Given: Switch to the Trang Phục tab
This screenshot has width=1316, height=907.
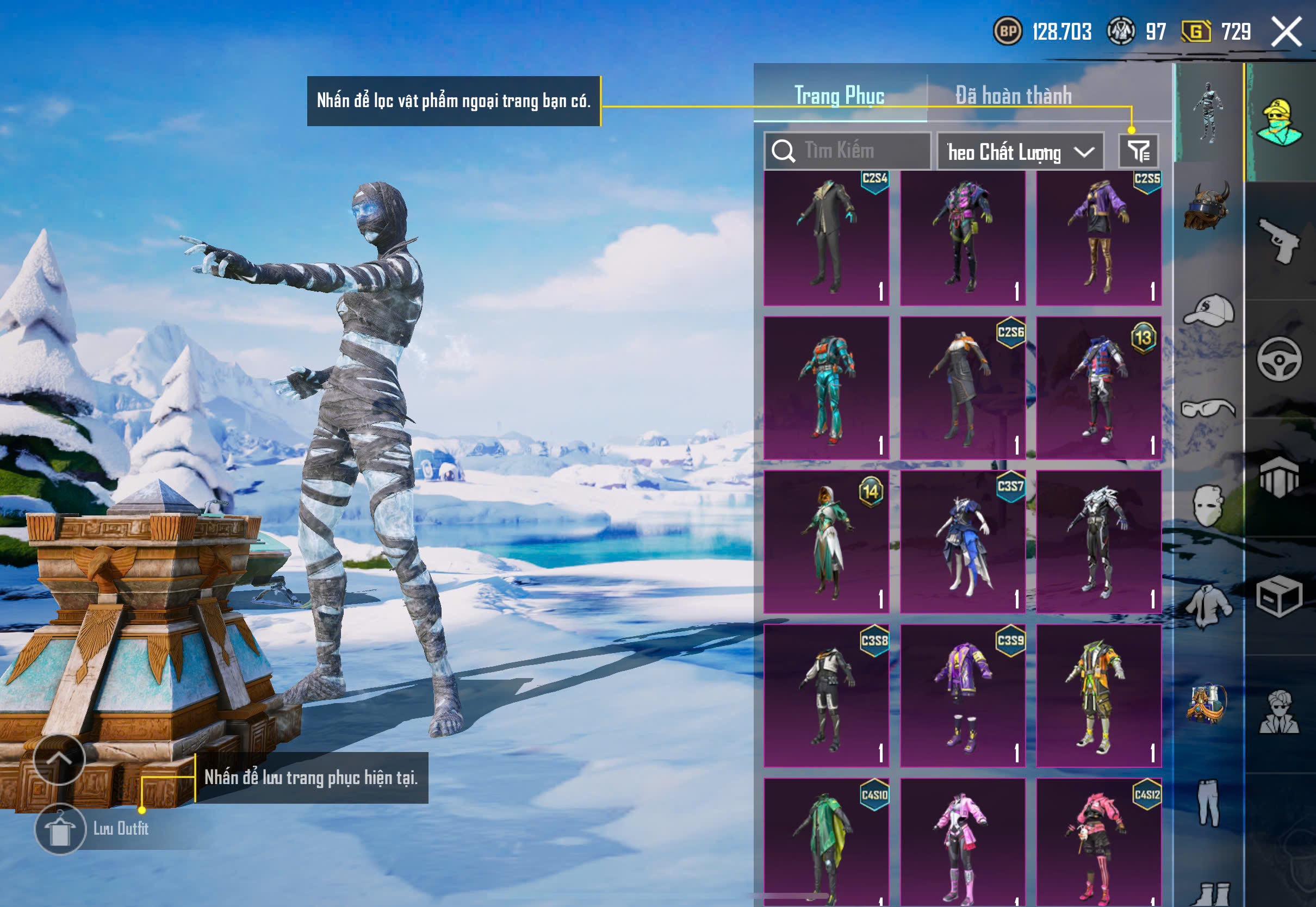Looking at the screenshot, I should pyautogui.click(x=839, y=96).
